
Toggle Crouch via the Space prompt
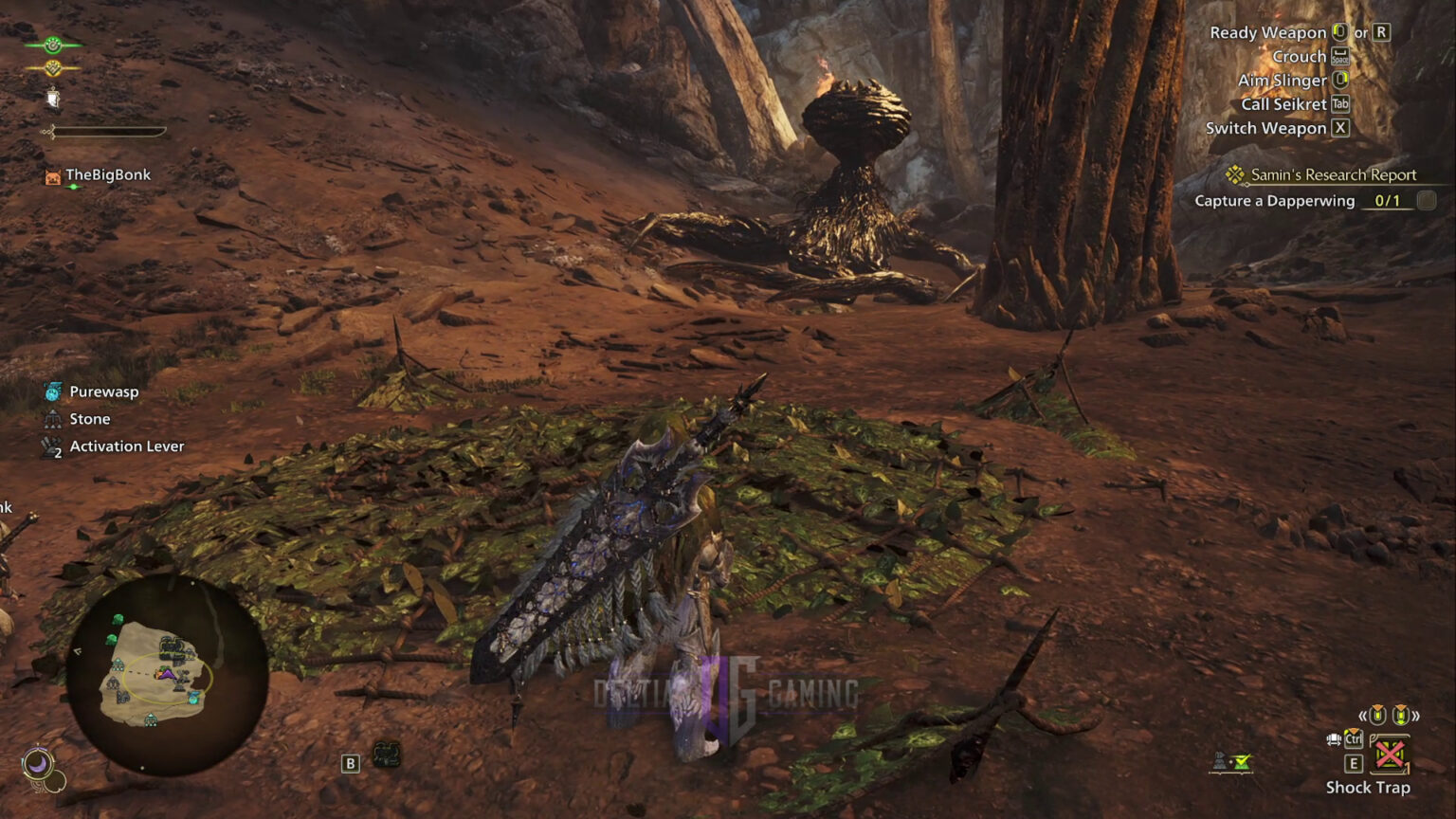[x=1340, y=56]
